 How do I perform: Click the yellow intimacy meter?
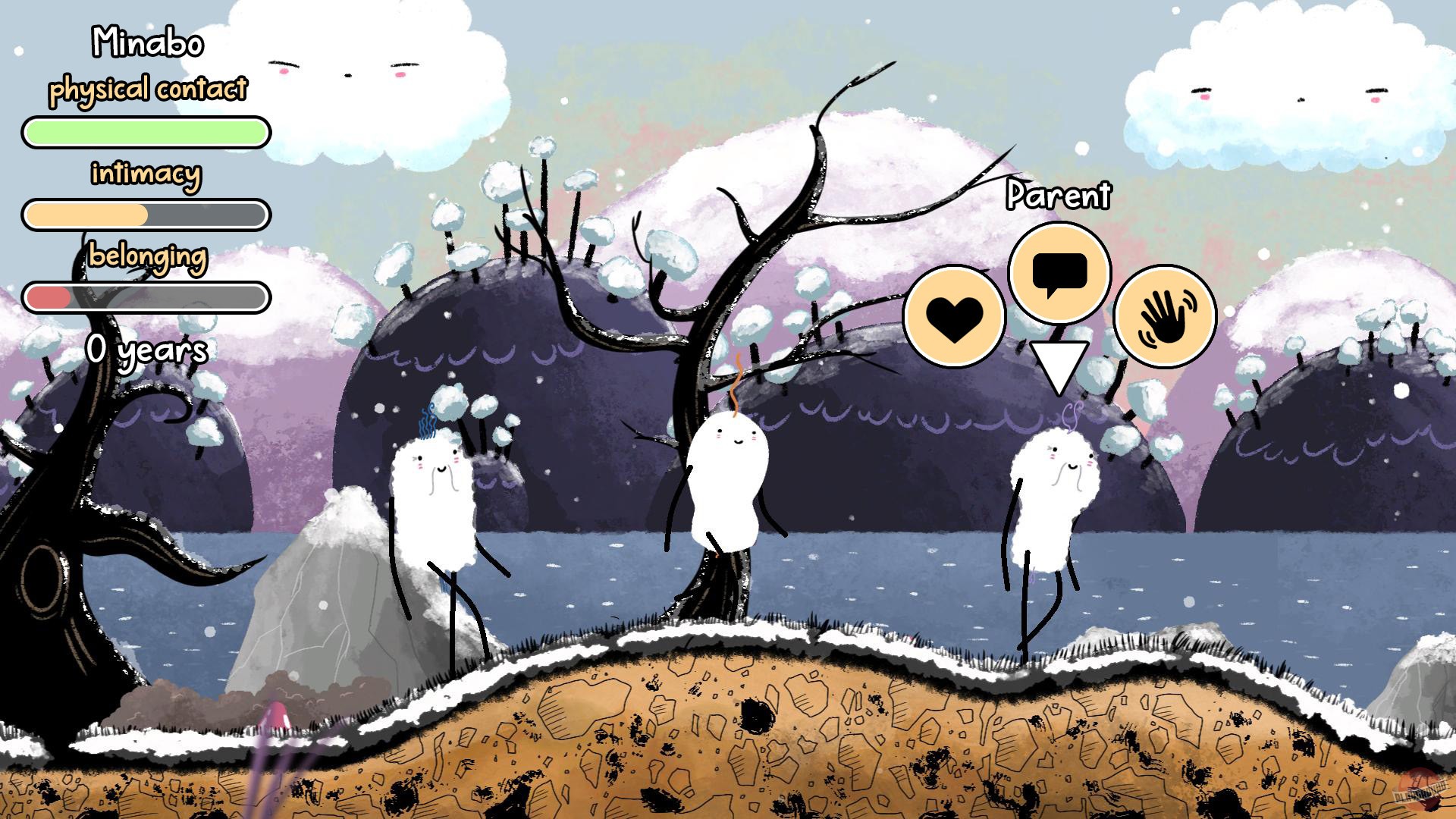tap(146, 215)
